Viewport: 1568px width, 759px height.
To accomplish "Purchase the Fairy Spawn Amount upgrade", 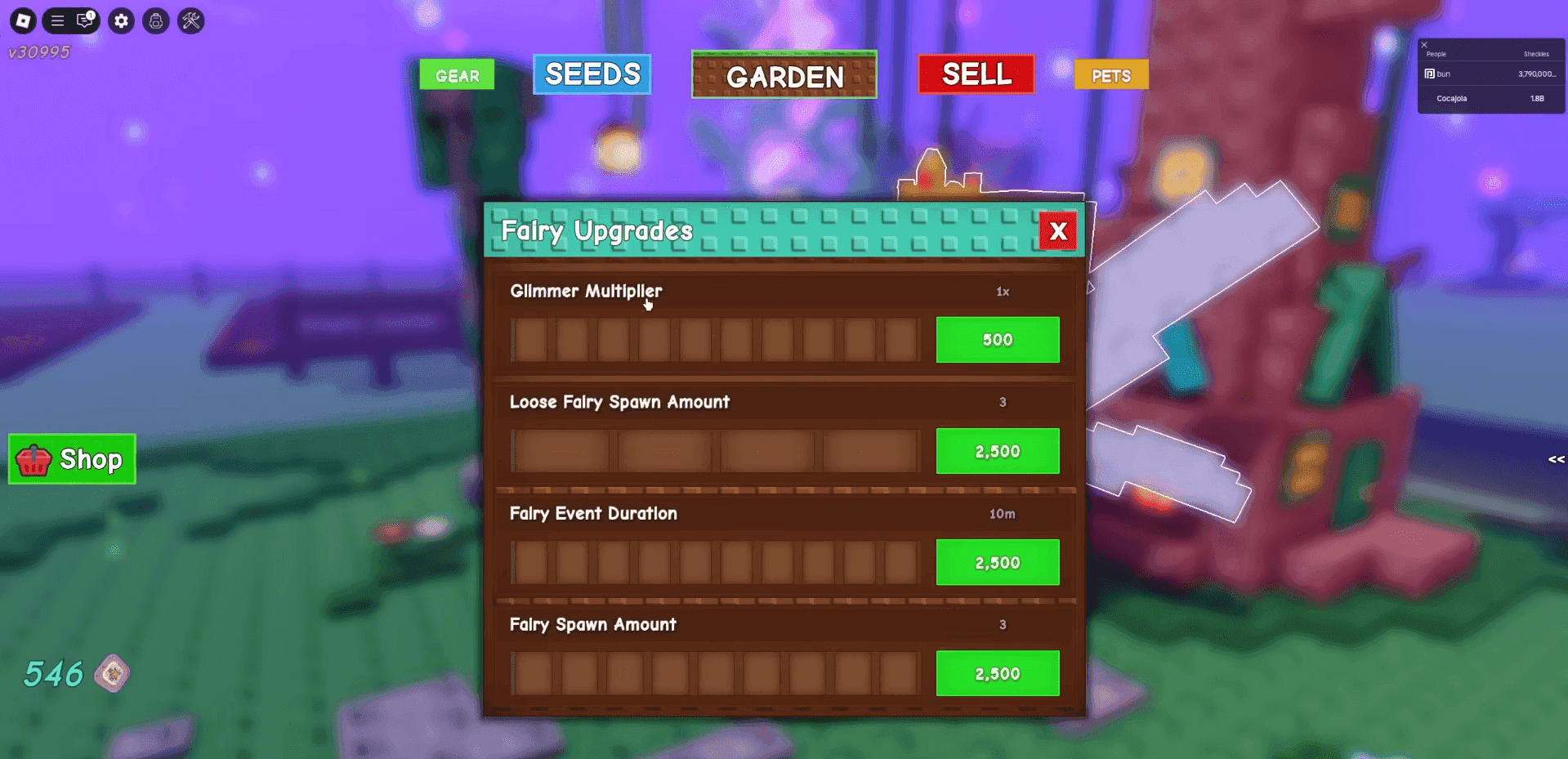I will 997,673.
